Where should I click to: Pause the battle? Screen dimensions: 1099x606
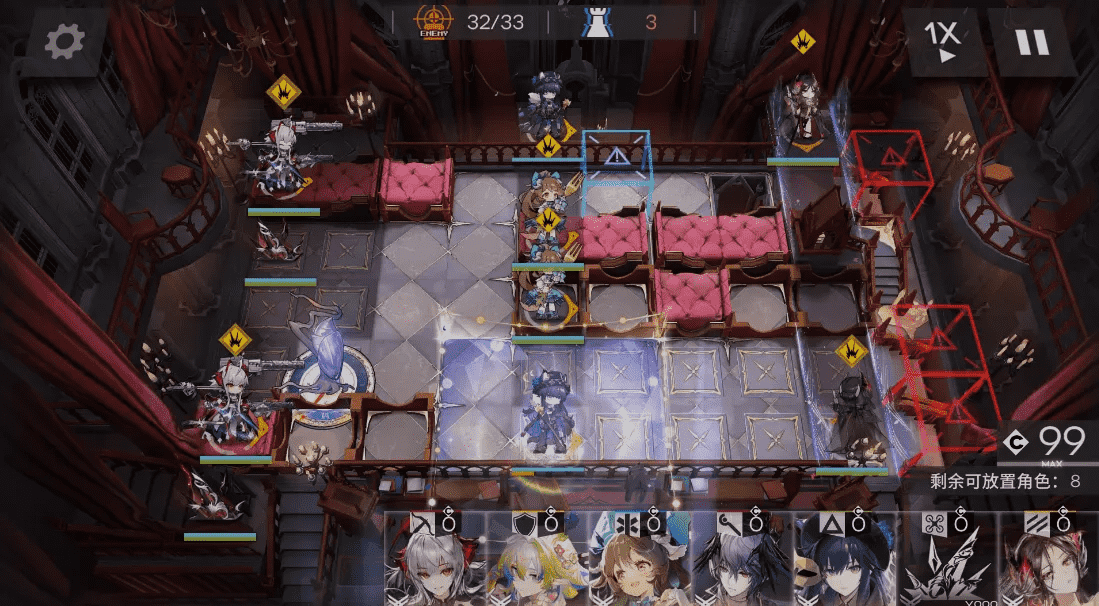(x=1031, y=42)
